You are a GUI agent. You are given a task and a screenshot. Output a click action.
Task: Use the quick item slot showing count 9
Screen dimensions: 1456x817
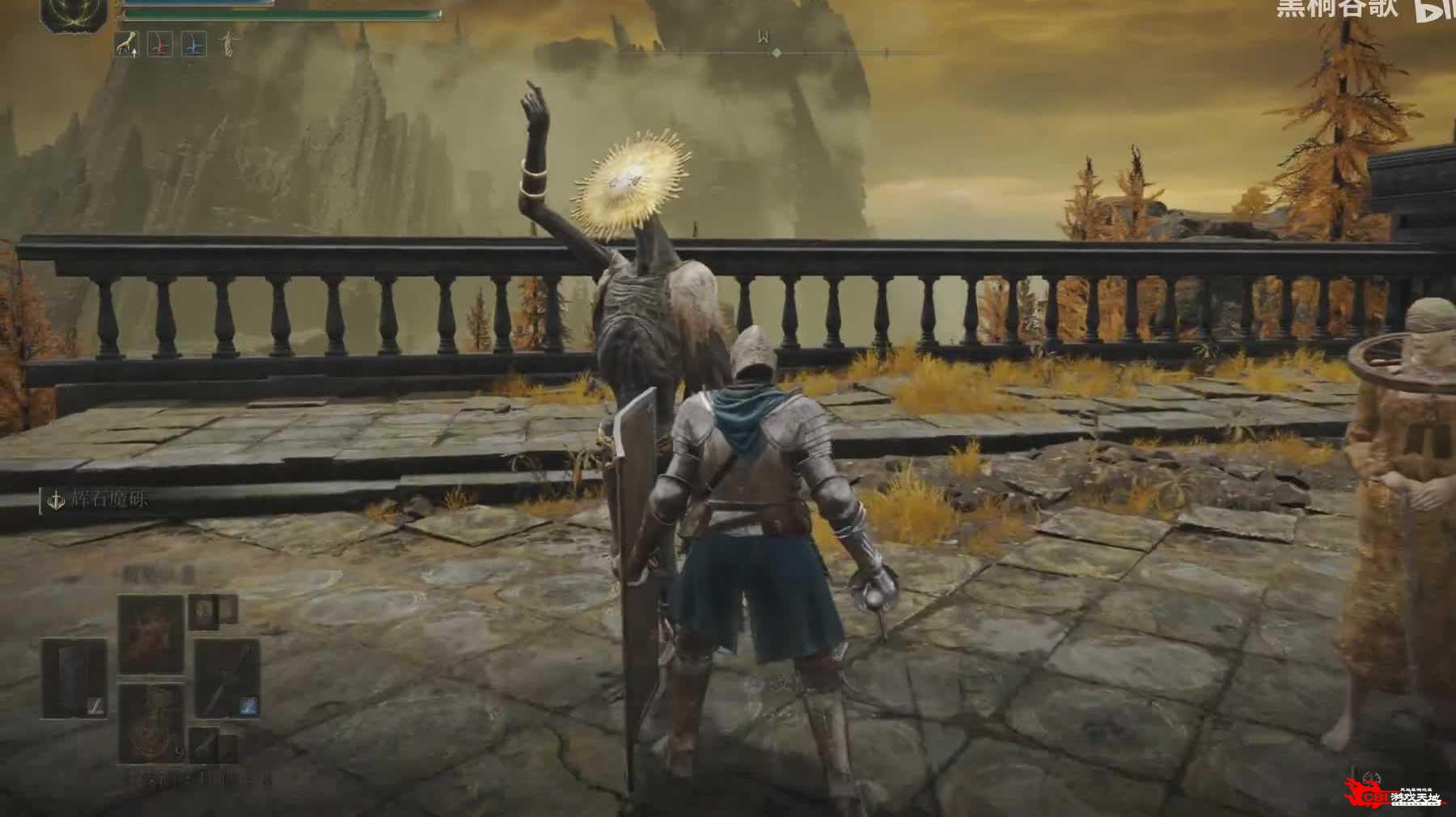[152, 722]
